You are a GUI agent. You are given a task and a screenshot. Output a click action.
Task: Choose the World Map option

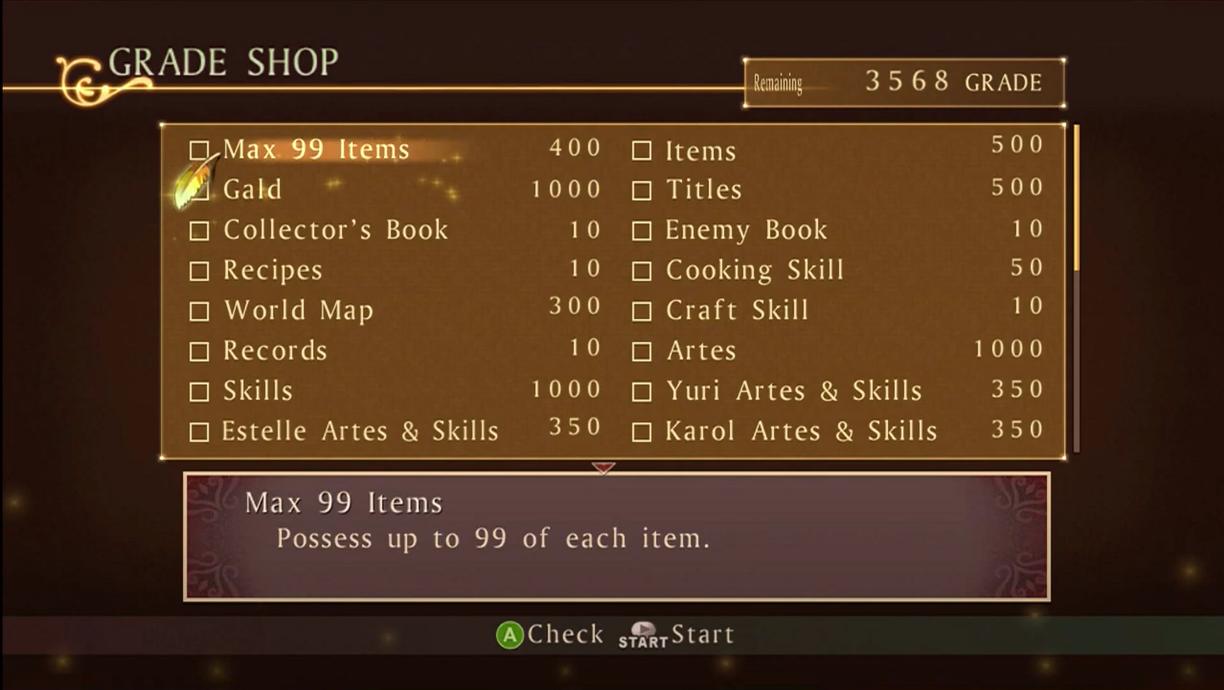200,311
